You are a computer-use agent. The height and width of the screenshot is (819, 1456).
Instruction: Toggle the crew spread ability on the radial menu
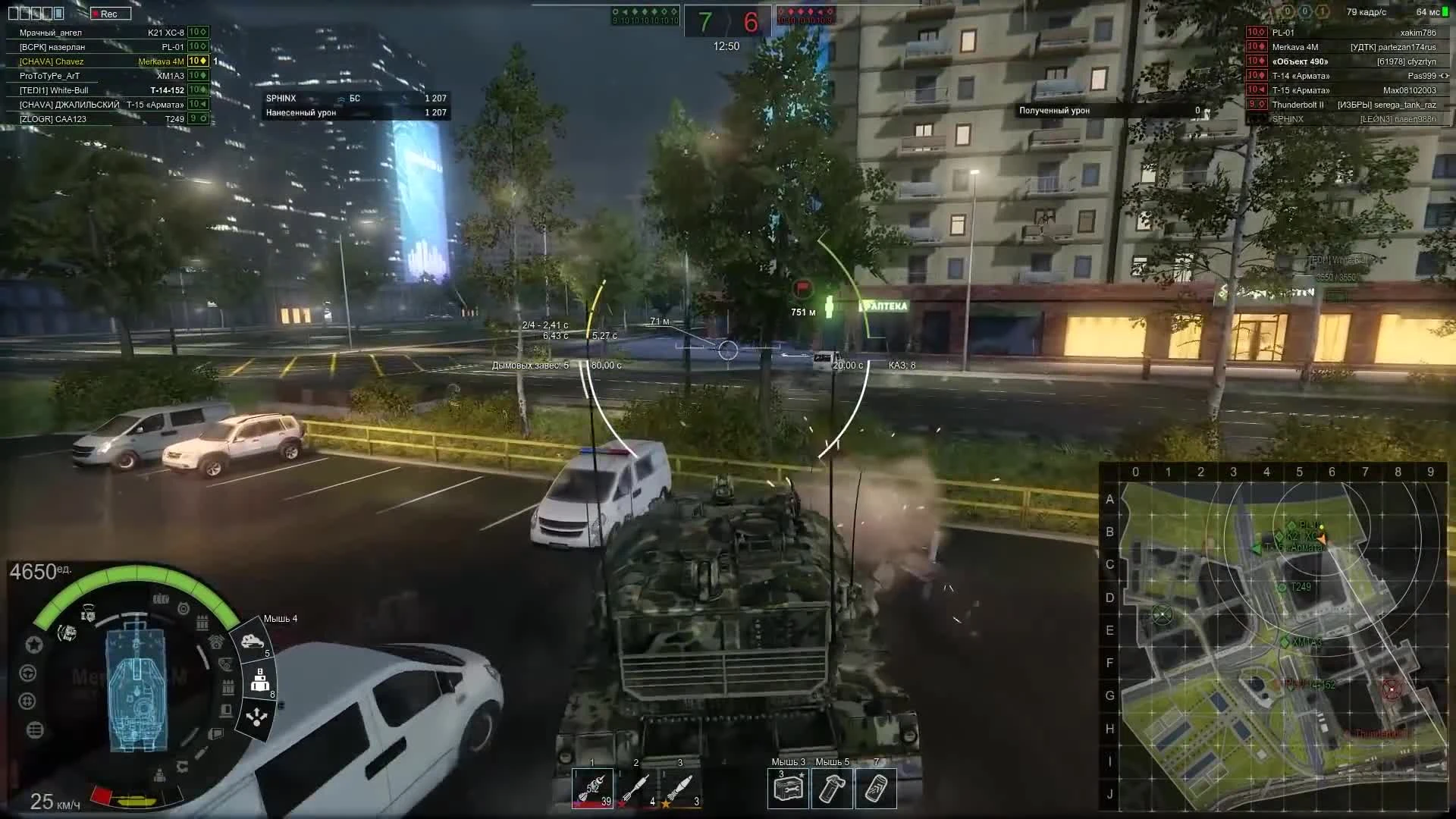pos(256,717)
